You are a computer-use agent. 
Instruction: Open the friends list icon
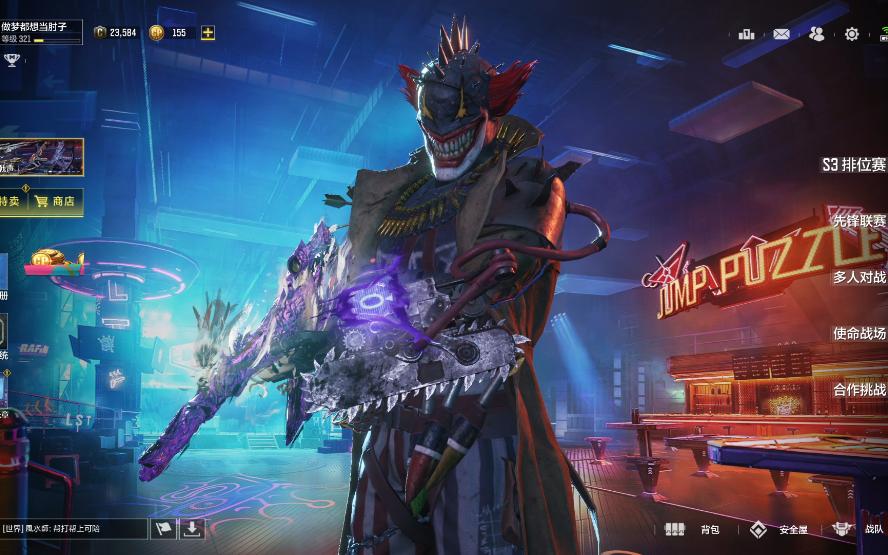816,34
